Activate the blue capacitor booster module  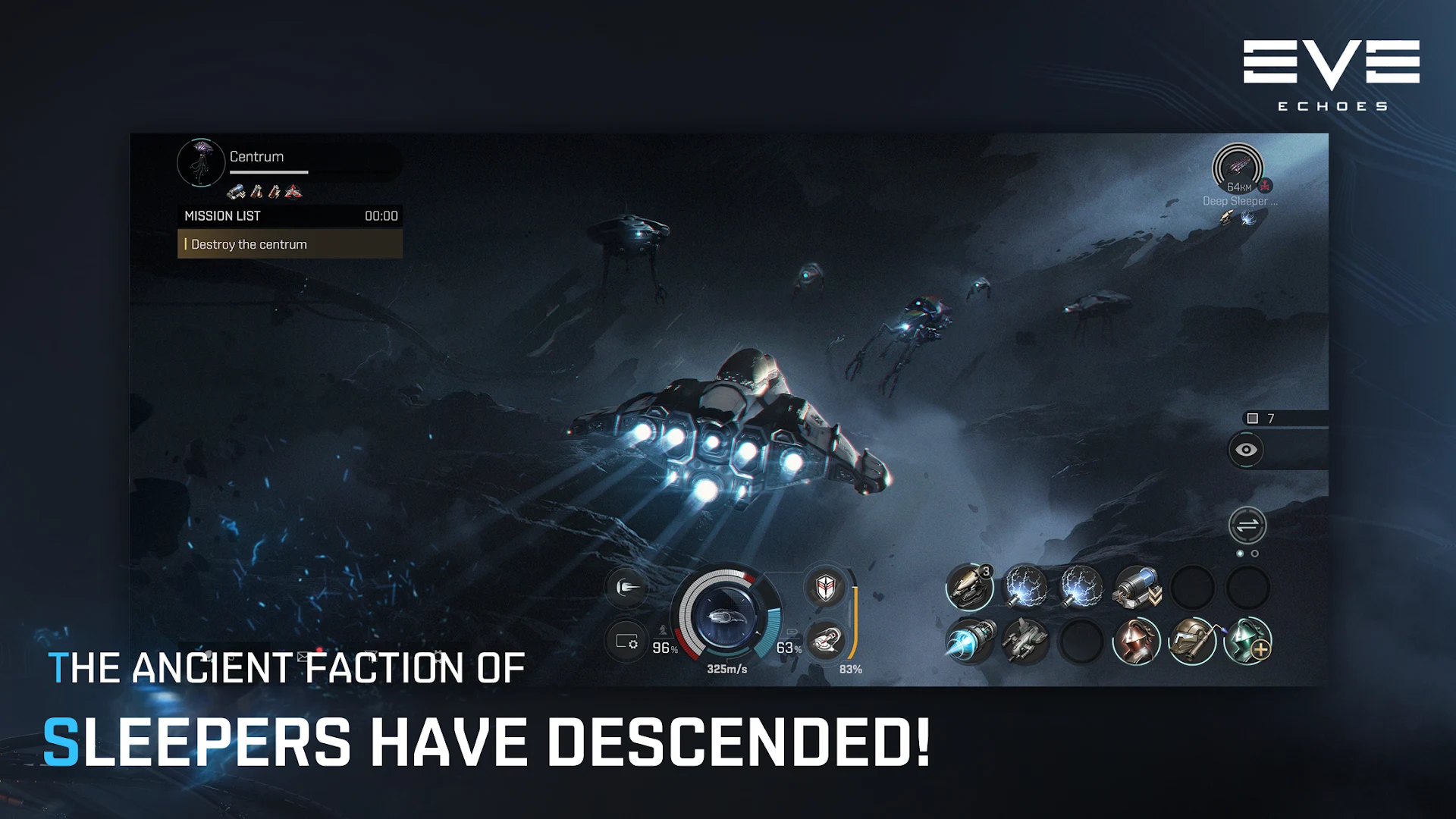1136,588
